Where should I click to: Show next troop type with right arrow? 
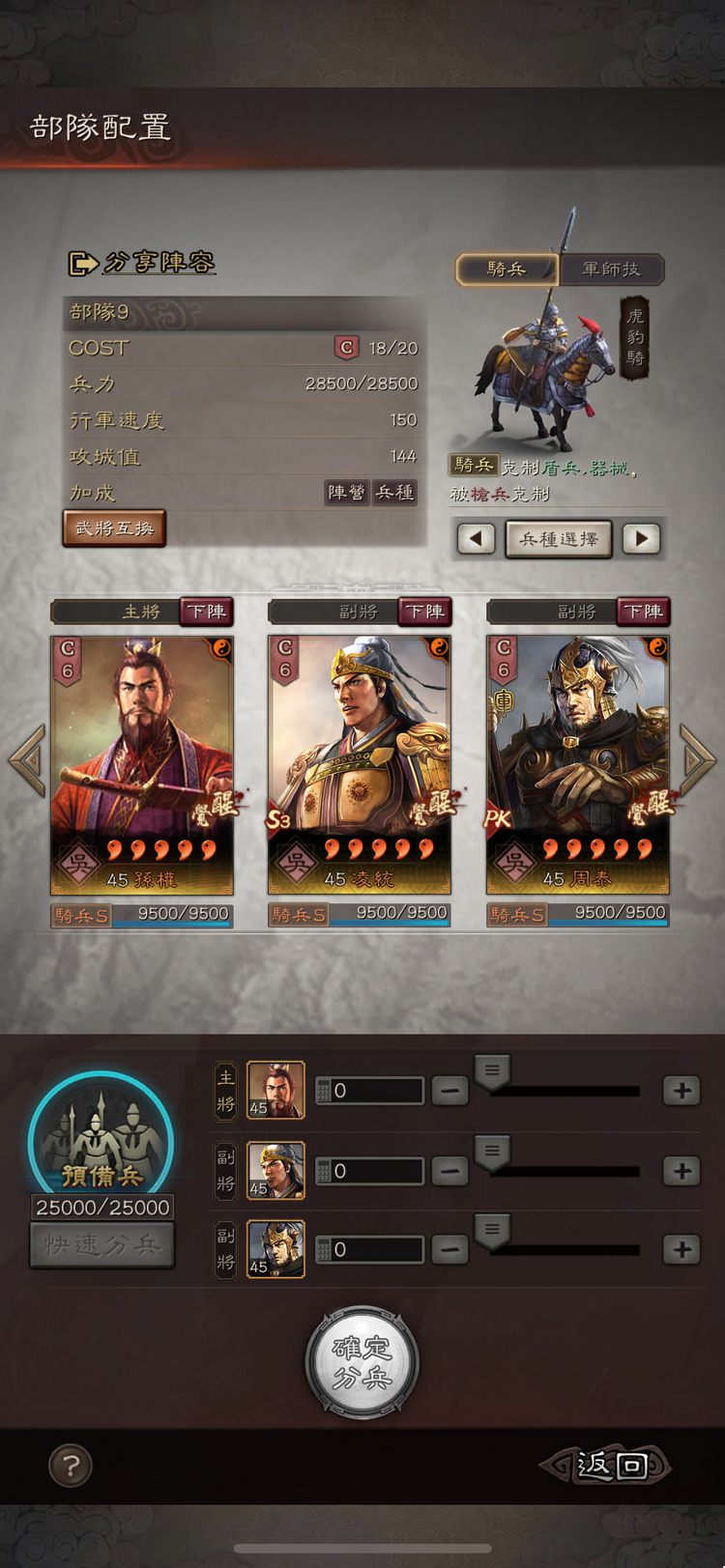click(x=641, y=539)
